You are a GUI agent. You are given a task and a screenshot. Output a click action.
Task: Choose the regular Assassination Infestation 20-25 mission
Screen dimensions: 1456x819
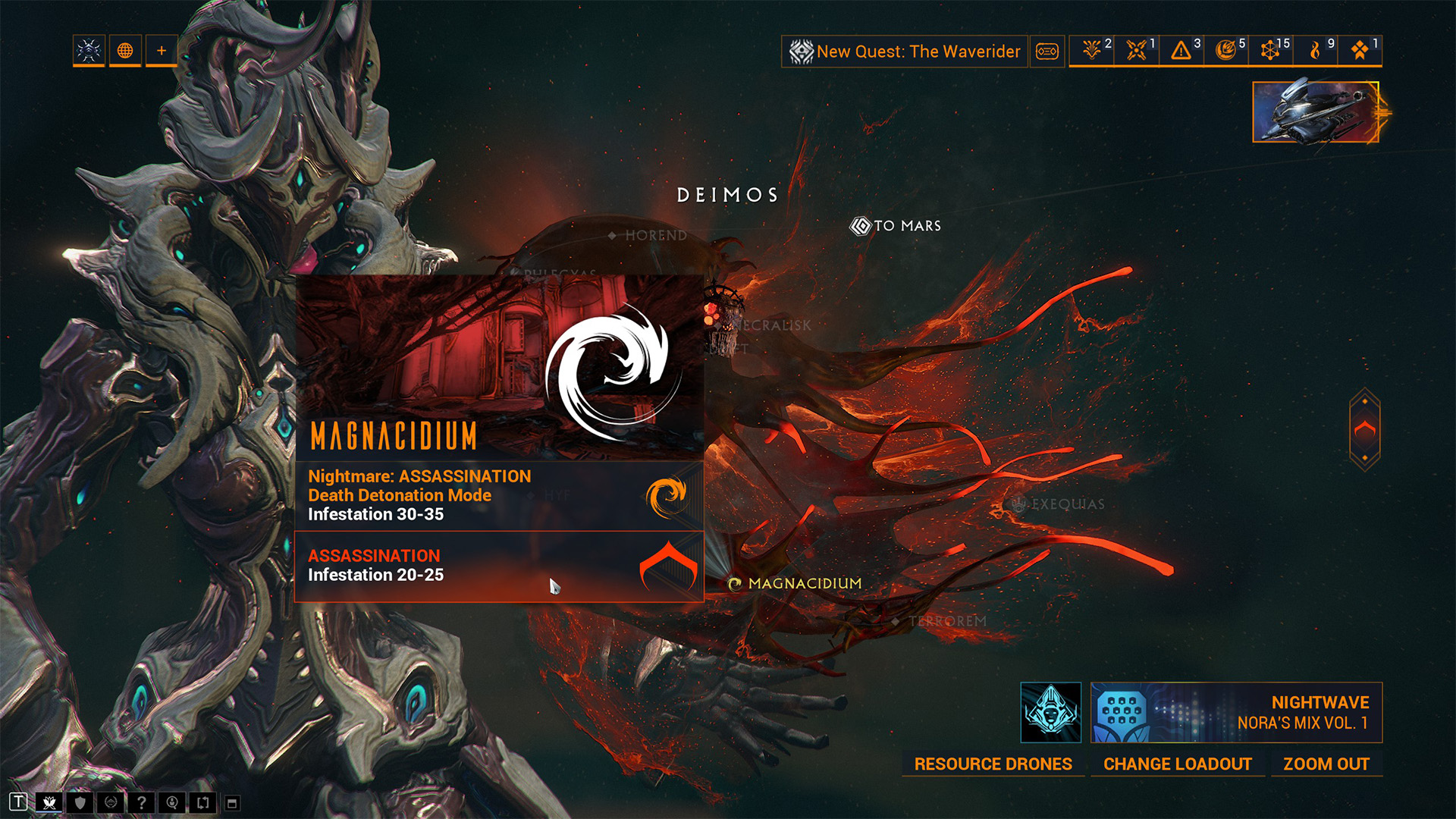click(x=497, y=566)
